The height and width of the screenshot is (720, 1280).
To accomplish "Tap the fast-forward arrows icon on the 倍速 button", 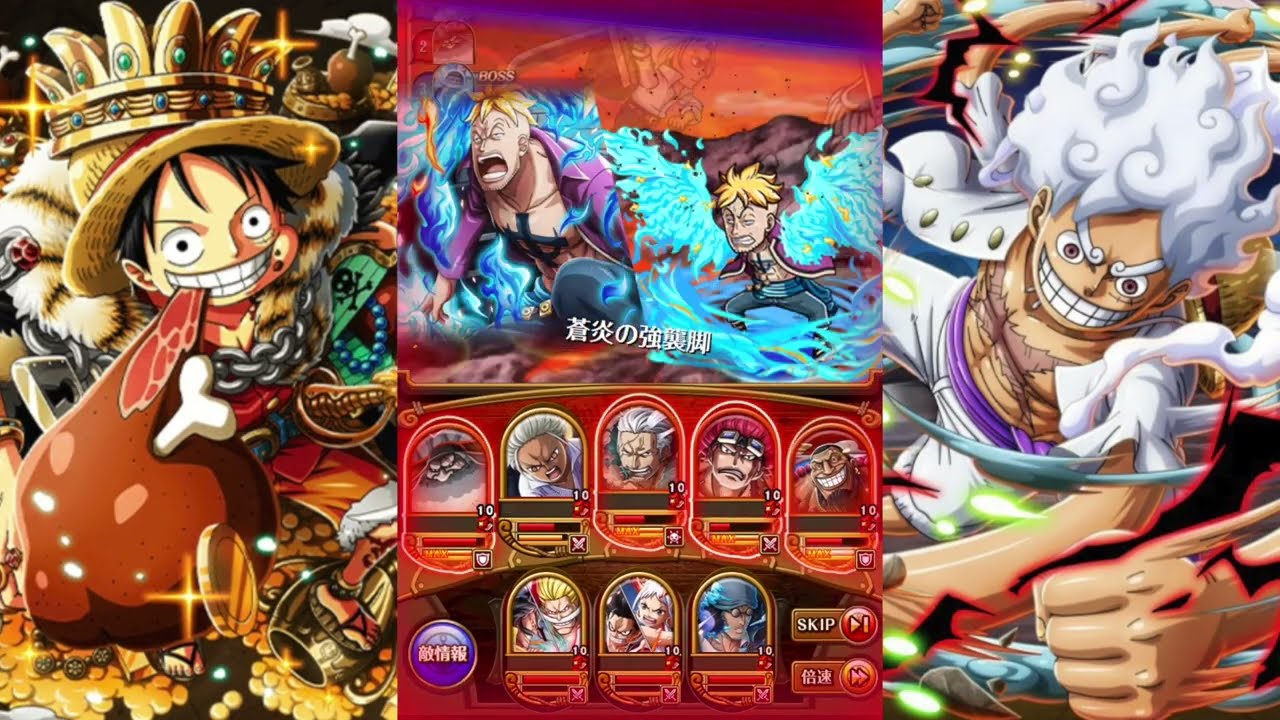I will 856,675.
